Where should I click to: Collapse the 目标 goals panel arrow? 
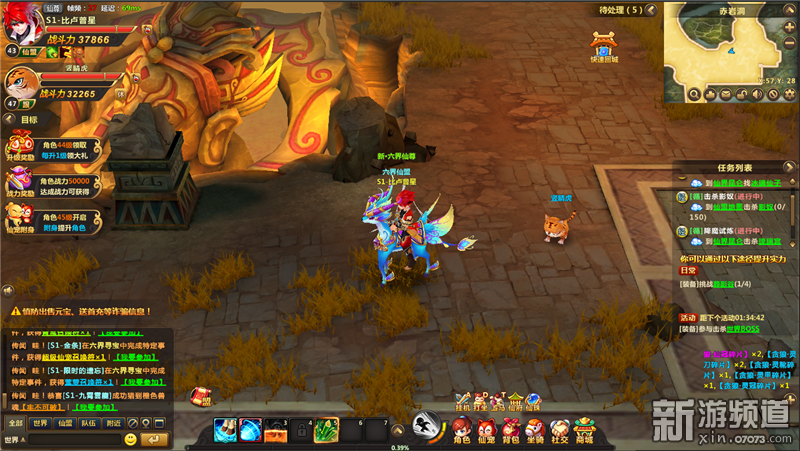10,119
